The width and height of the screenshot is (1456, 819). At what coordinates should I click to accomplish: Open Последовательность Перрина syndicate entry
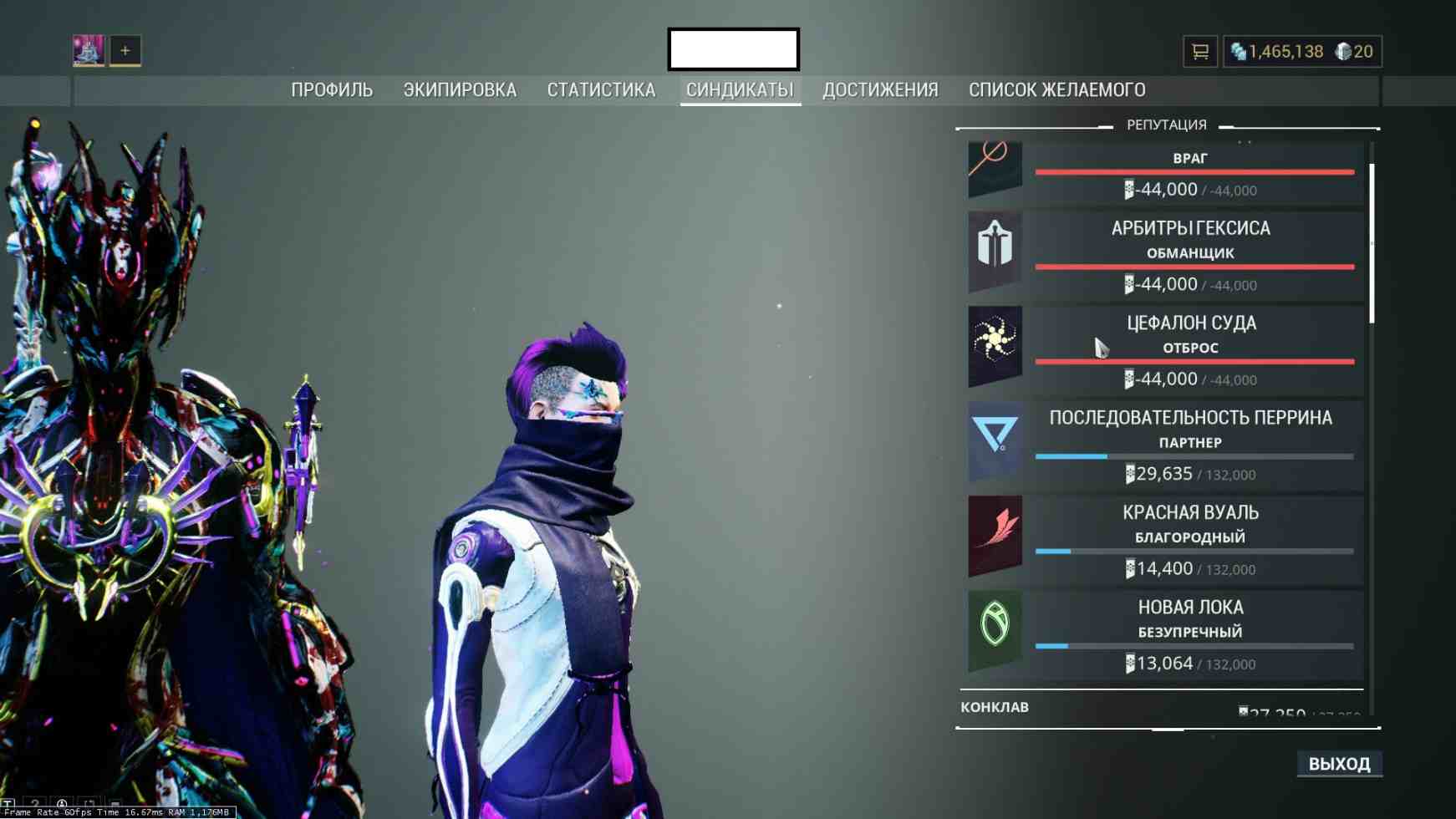1165,444
